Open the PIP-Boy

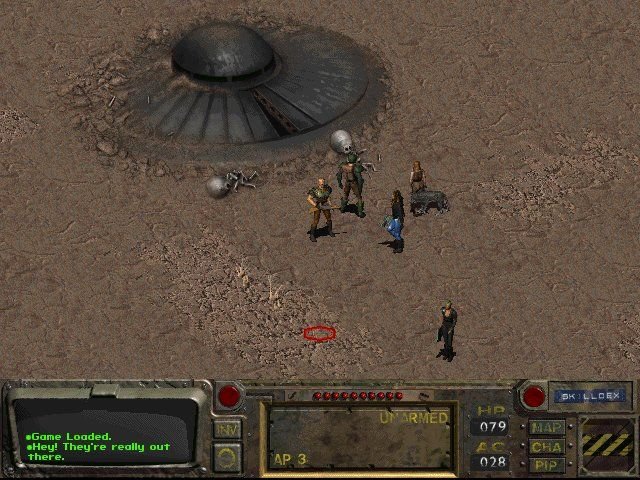tap(547, 465)
